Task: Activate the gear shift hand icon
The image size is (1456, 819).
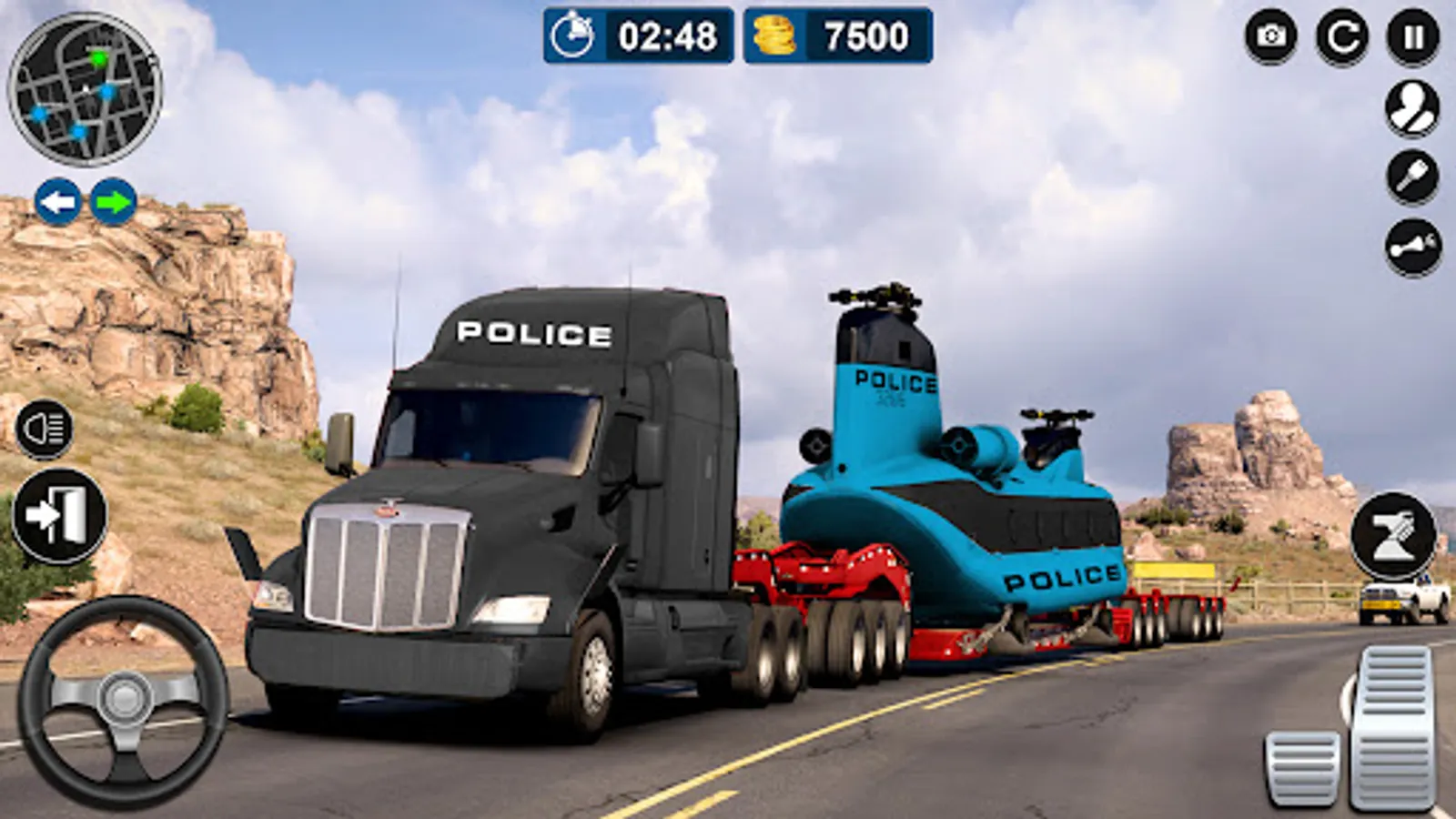Action: 1410,173
